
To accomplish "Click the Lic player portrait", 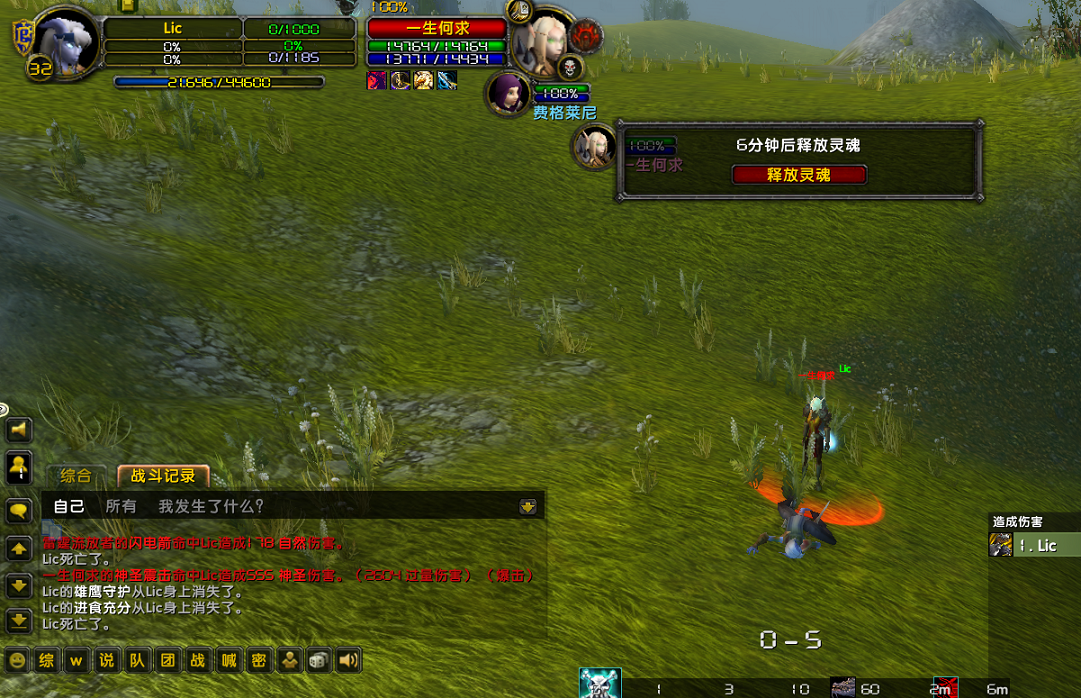I will click(68, 42).
